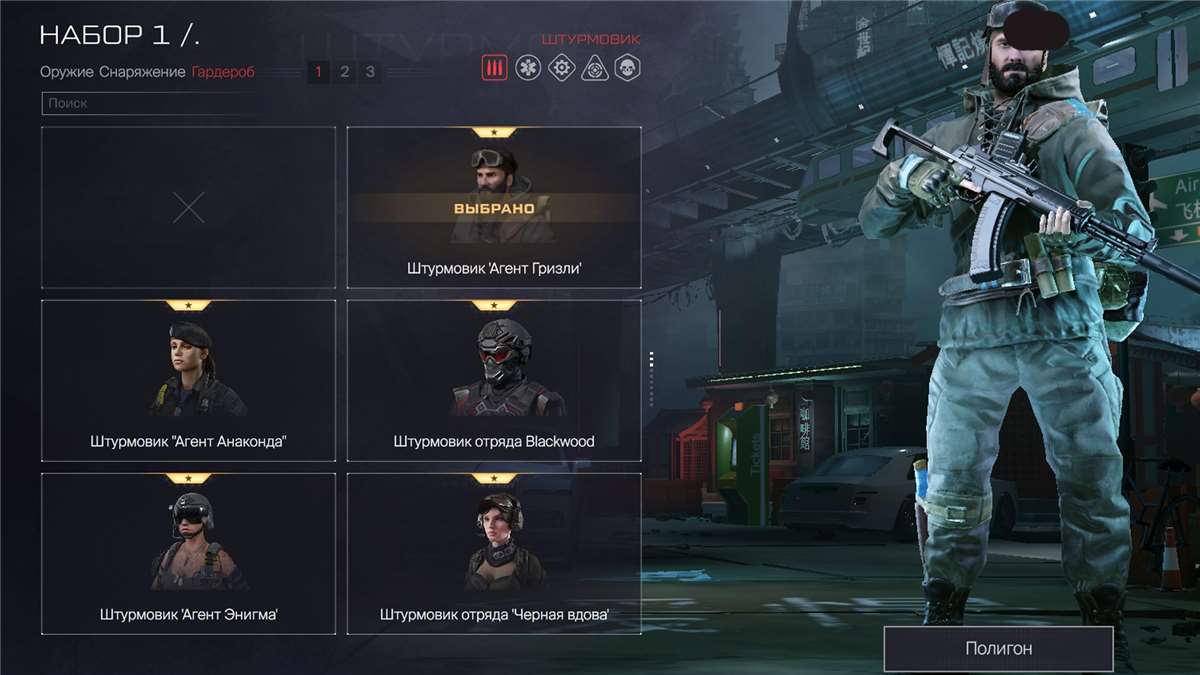Screen dimensions: 1200x675
Task: Choose loadout set number 1
Action: [x=319, y=72]
